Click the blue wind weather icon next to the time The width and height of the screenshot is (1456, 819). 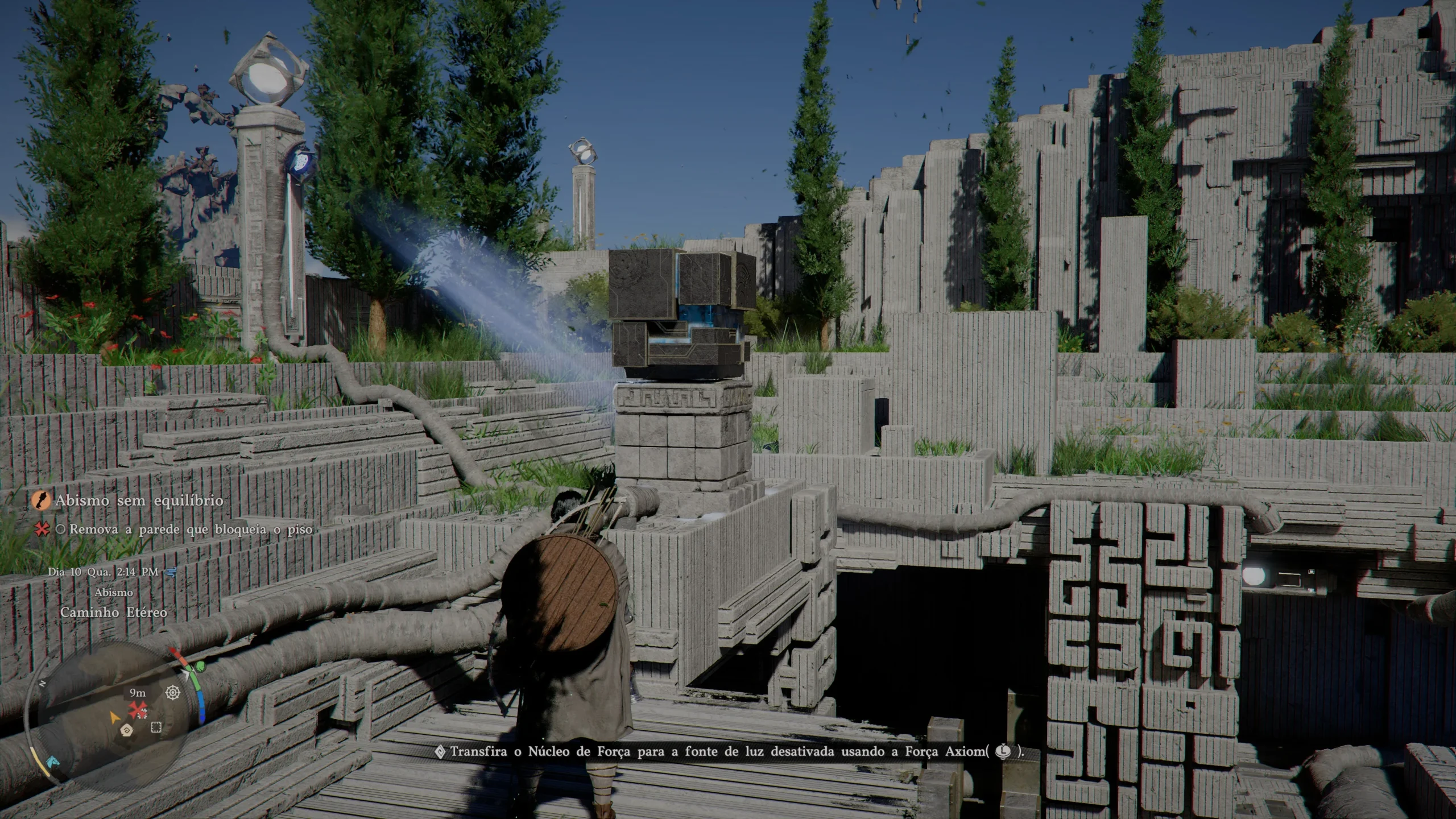click(x=169, y=572)
